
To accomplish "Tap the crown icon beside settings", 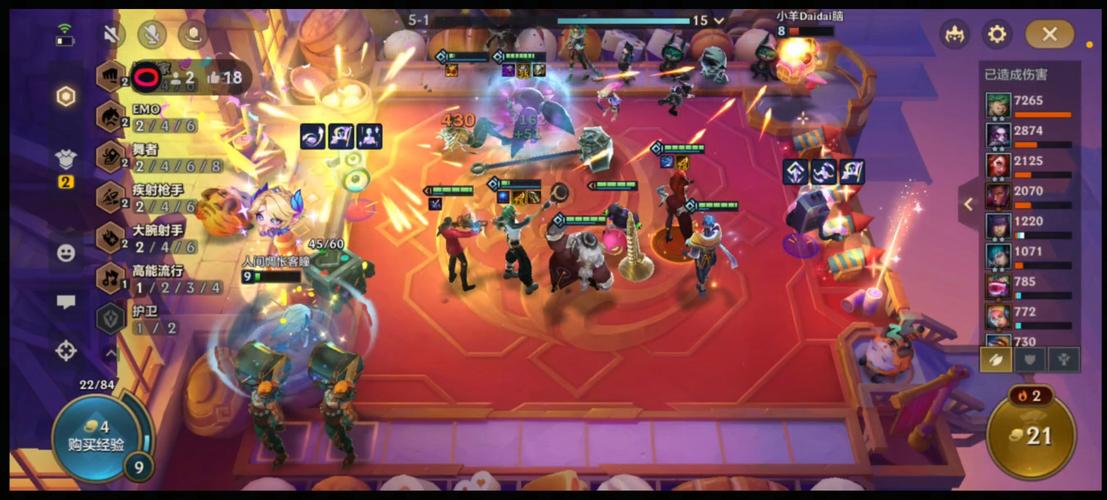I will pyautogui.click(x=953, y=34).
